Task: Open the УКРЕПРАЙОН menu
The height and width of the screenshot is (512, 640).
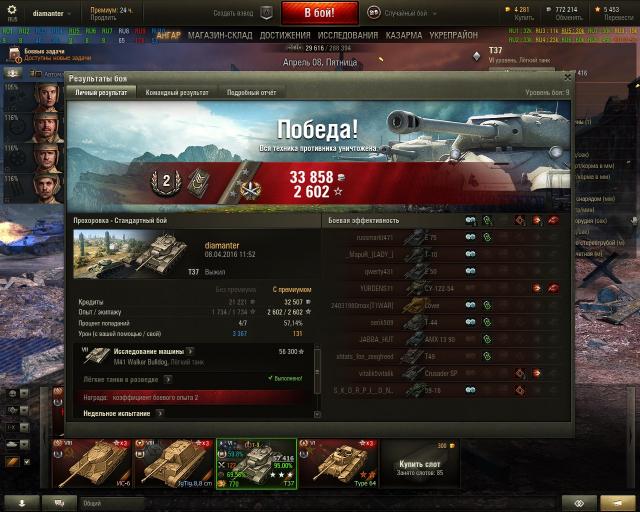Action: click(455, 35)
